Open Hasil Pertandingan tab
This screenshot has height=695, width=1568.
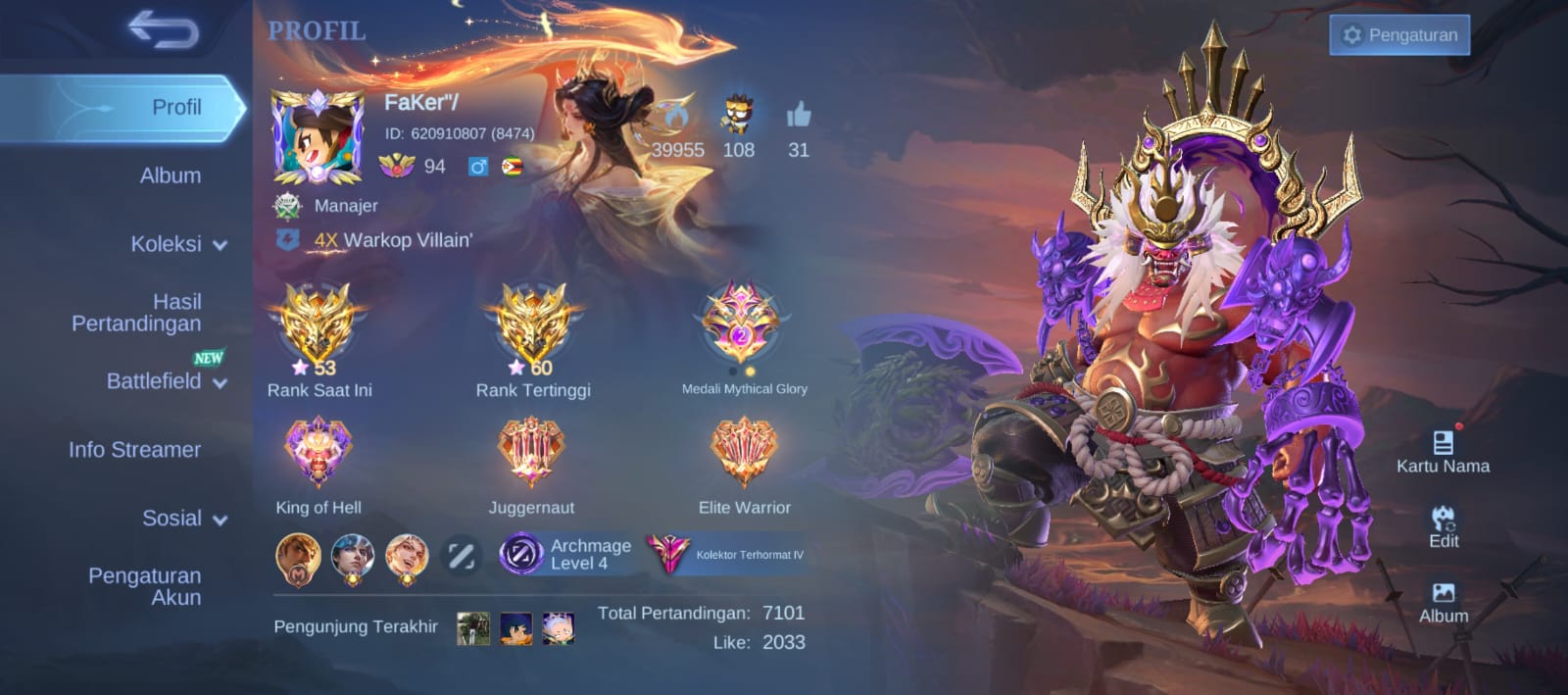137,313
